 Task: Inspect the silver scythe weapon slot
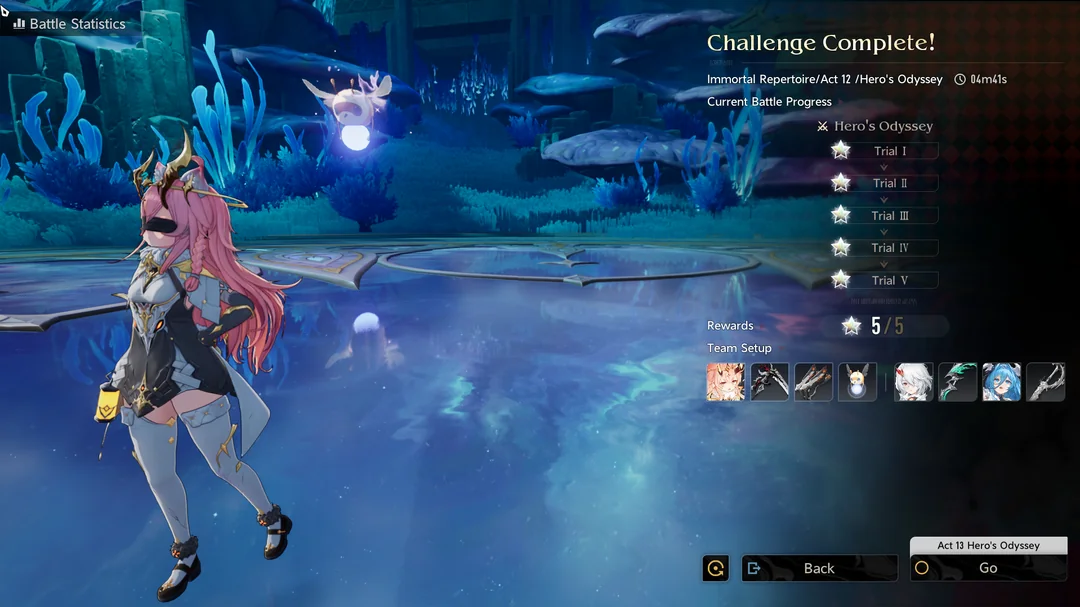click(x=1045, y=382)
